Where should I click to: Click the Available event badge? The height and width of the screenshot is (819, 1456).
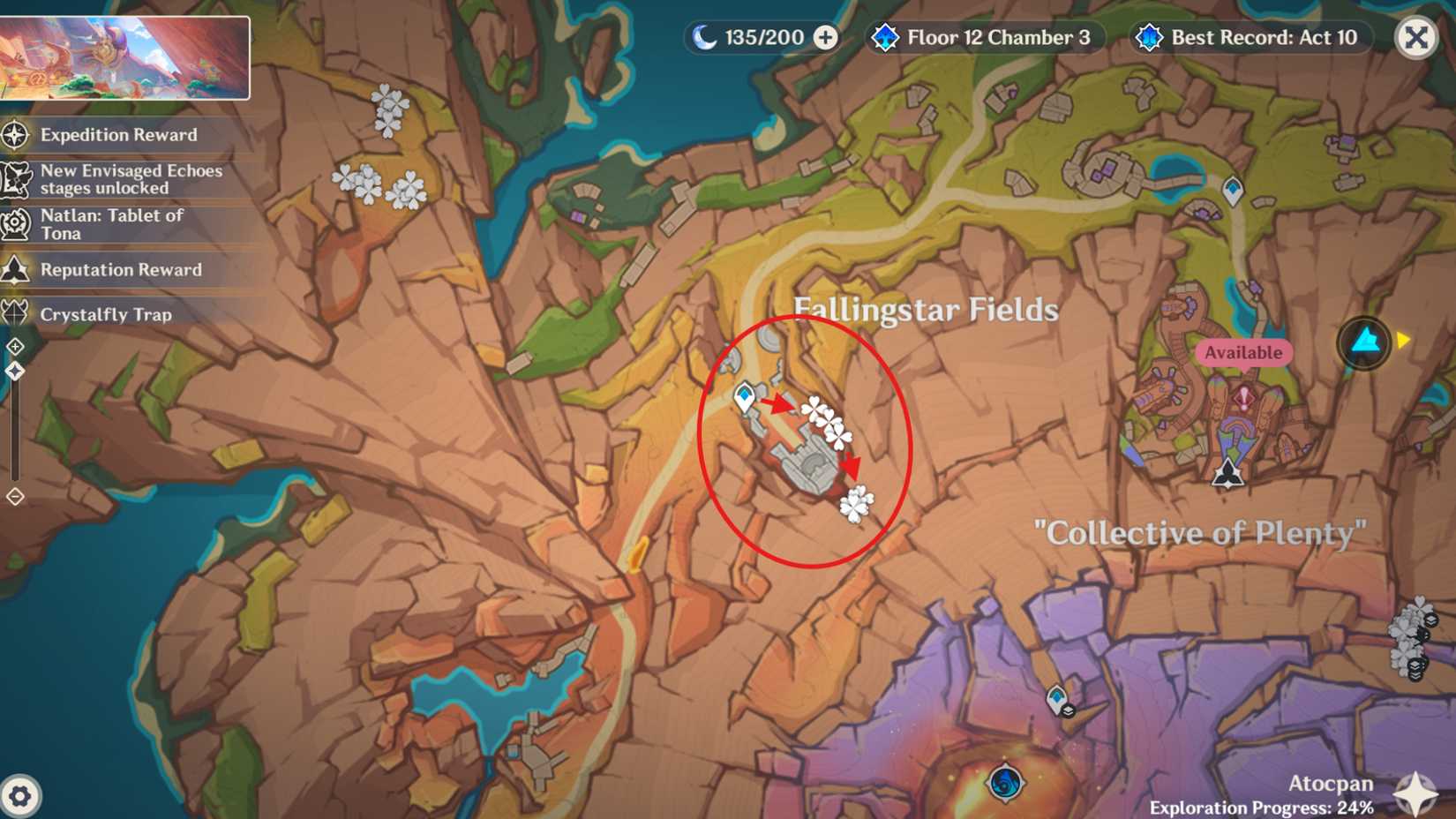pos(1243,351)
